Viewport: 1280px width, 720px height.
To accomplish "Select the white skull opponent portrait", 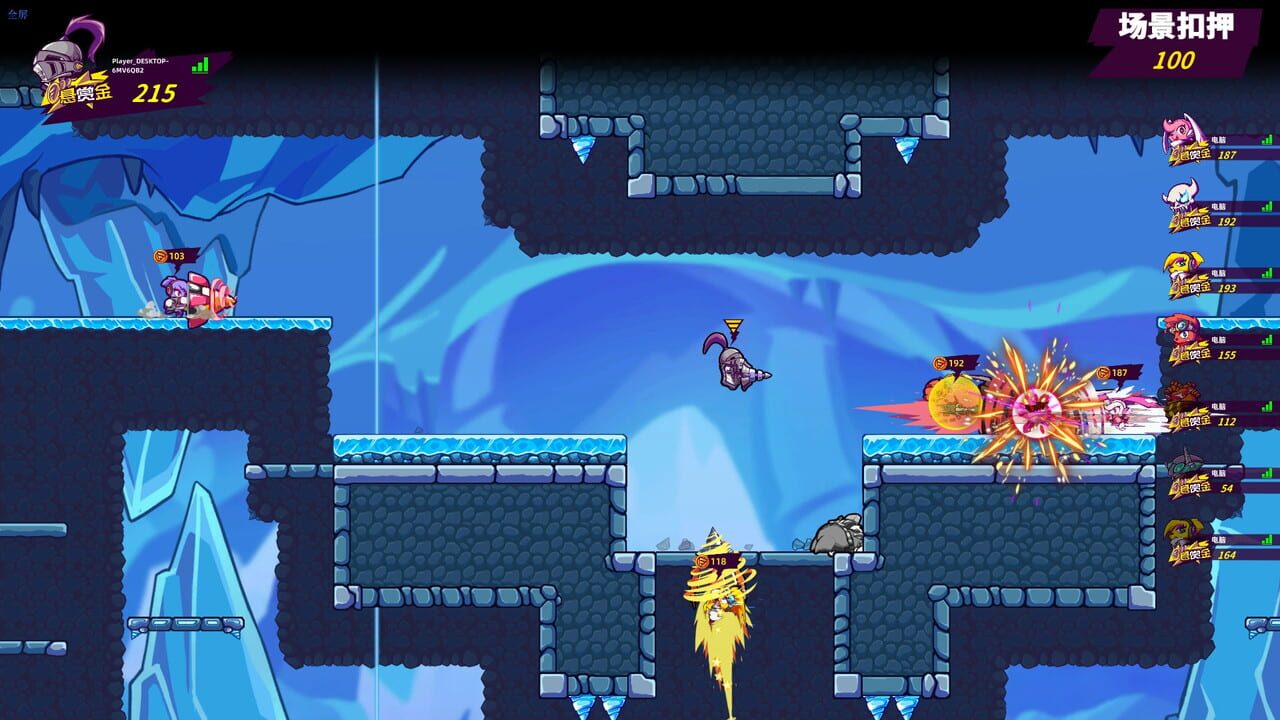I will pyautogui.click(x=1183, y=198).
